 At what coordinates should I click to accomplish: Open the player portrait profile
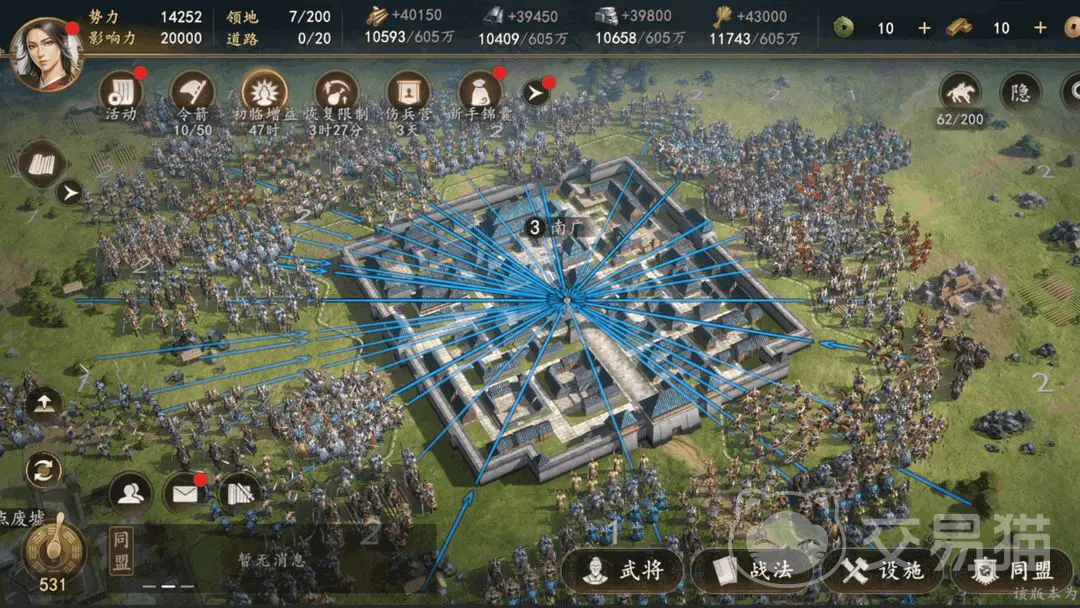tap(44, 55)
